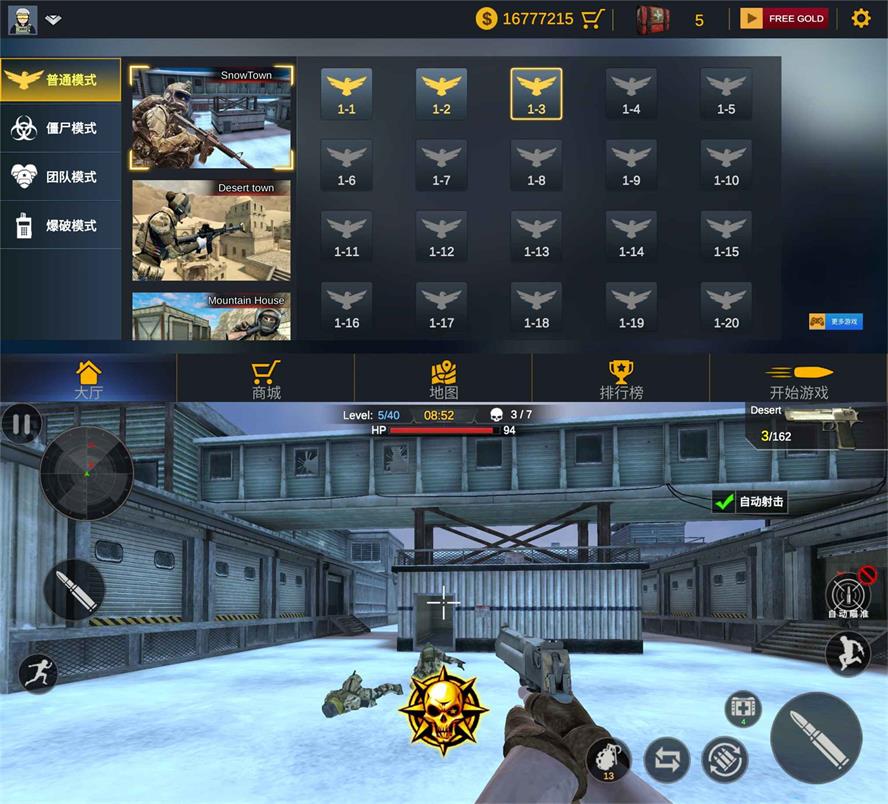The height and width of the screenshot is (804, 888).
Task: Tap the large bullet fire button on right
Action: (x=816, y=737)
